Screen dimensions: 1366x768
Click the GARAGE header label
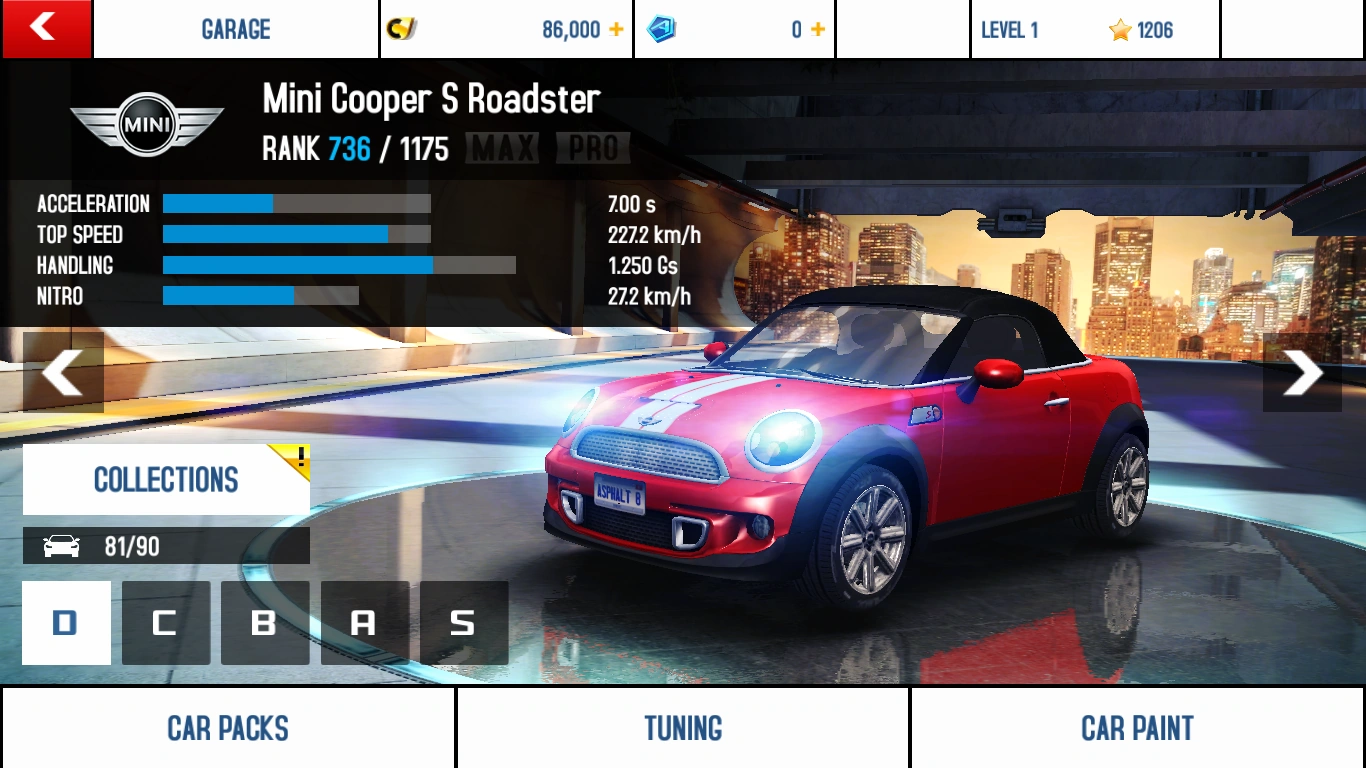point(236,29)
